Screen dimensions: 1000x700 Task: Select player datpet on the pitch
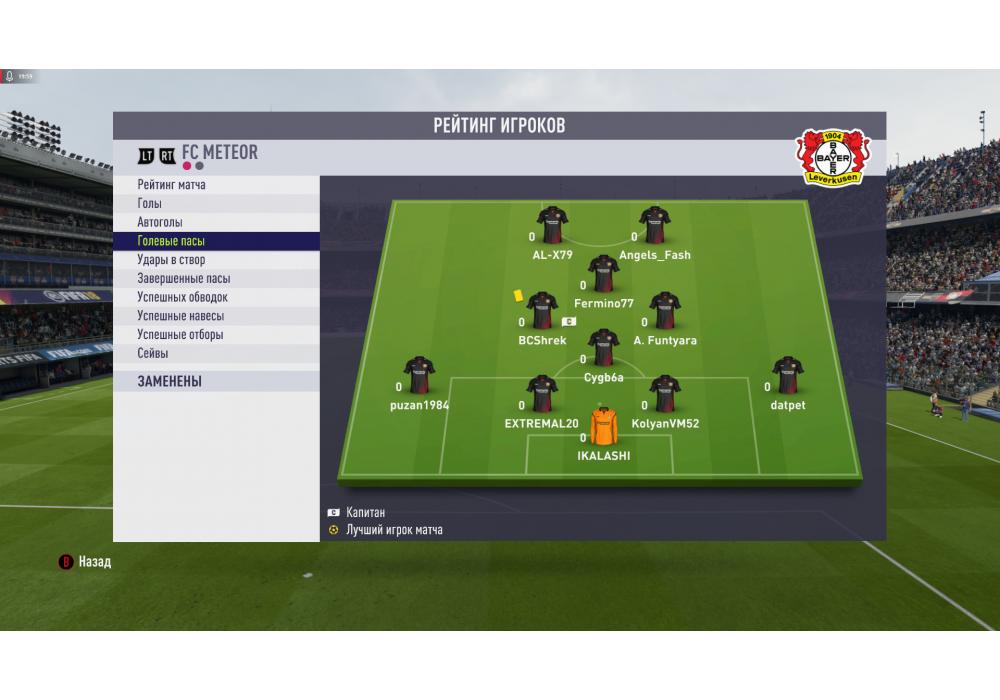pyautogui.click(x=788, y=375)
